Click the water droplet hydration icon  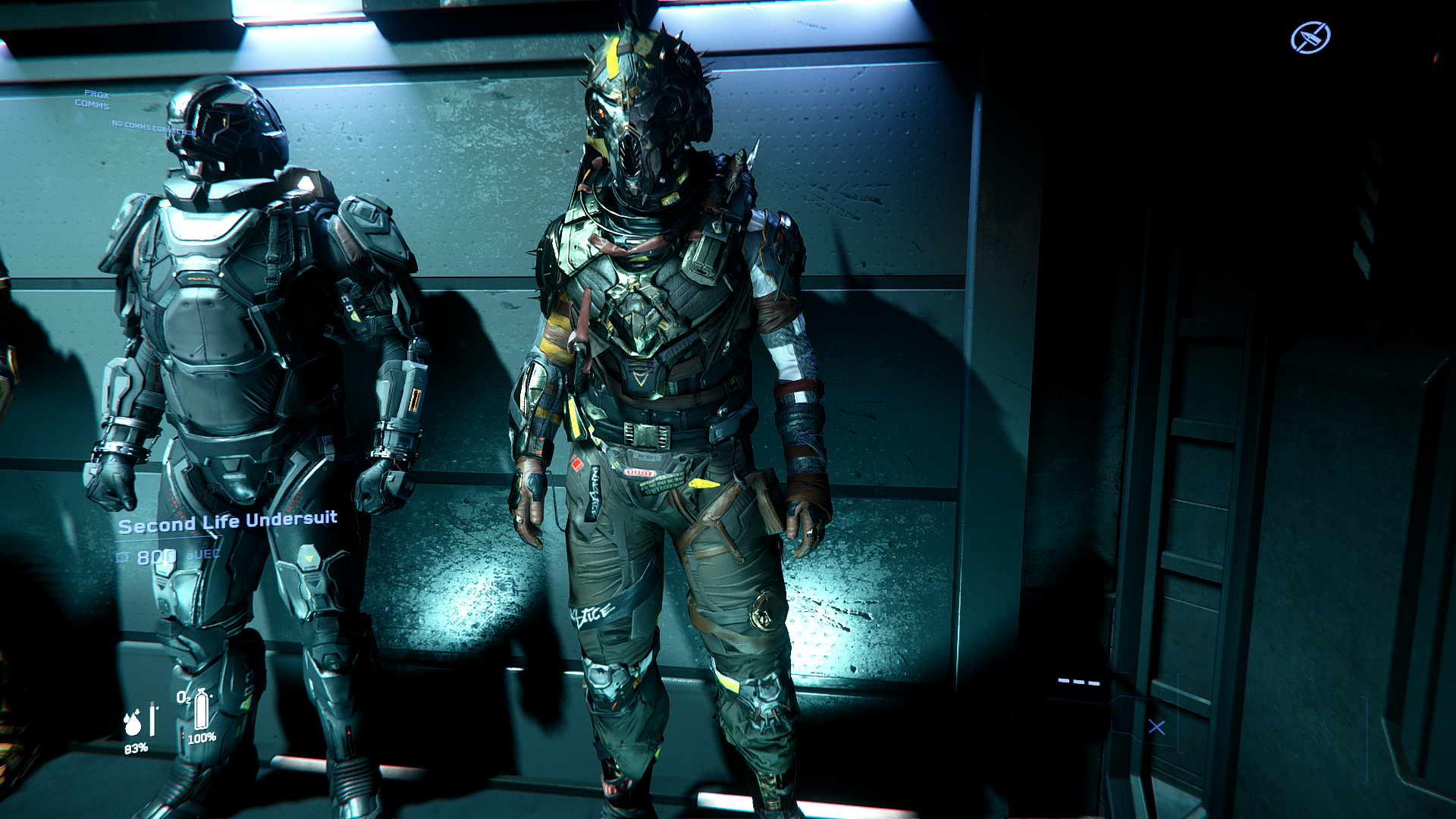click(133, 722)
